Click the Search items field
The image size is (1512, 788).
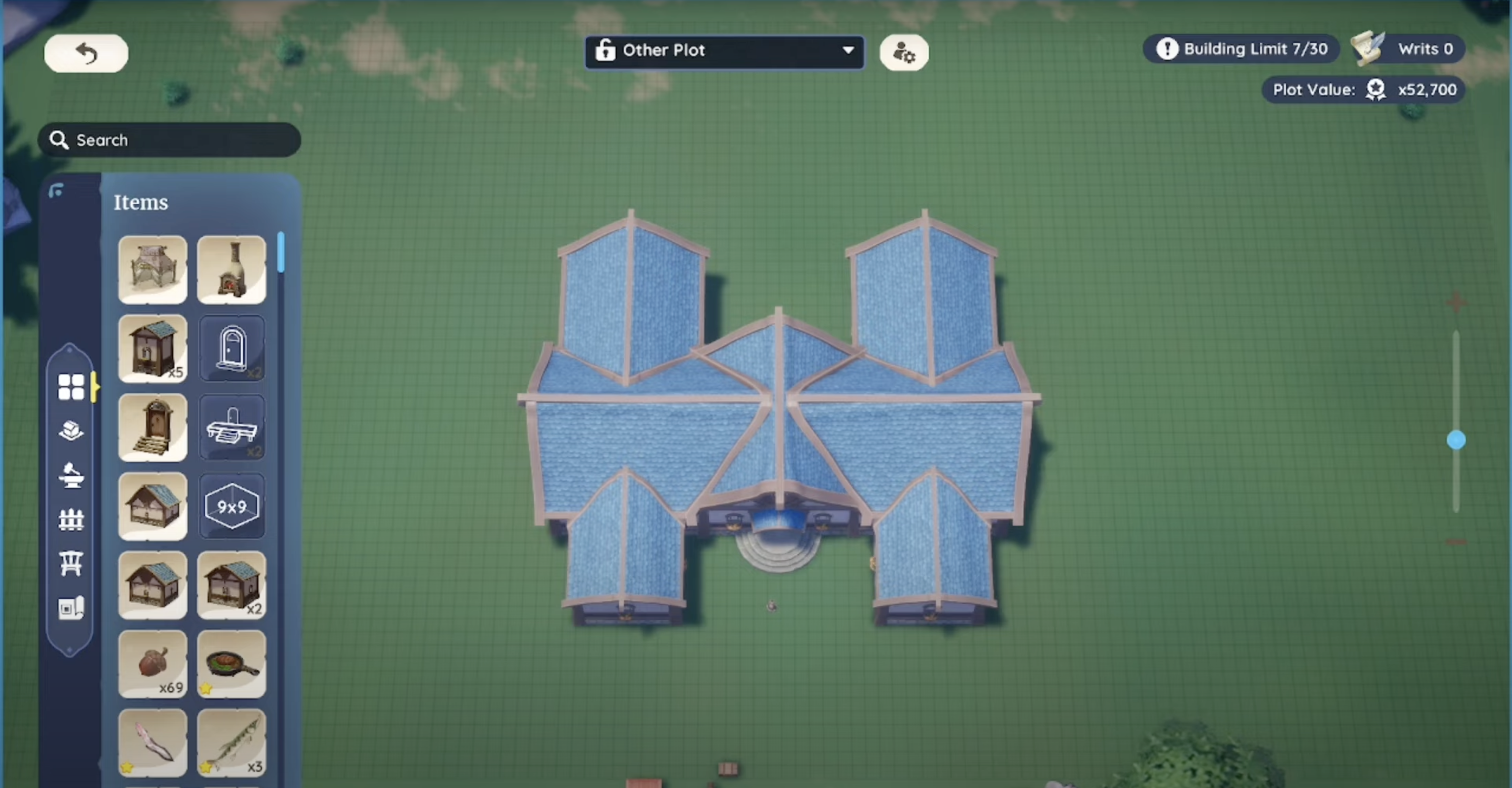170,140
